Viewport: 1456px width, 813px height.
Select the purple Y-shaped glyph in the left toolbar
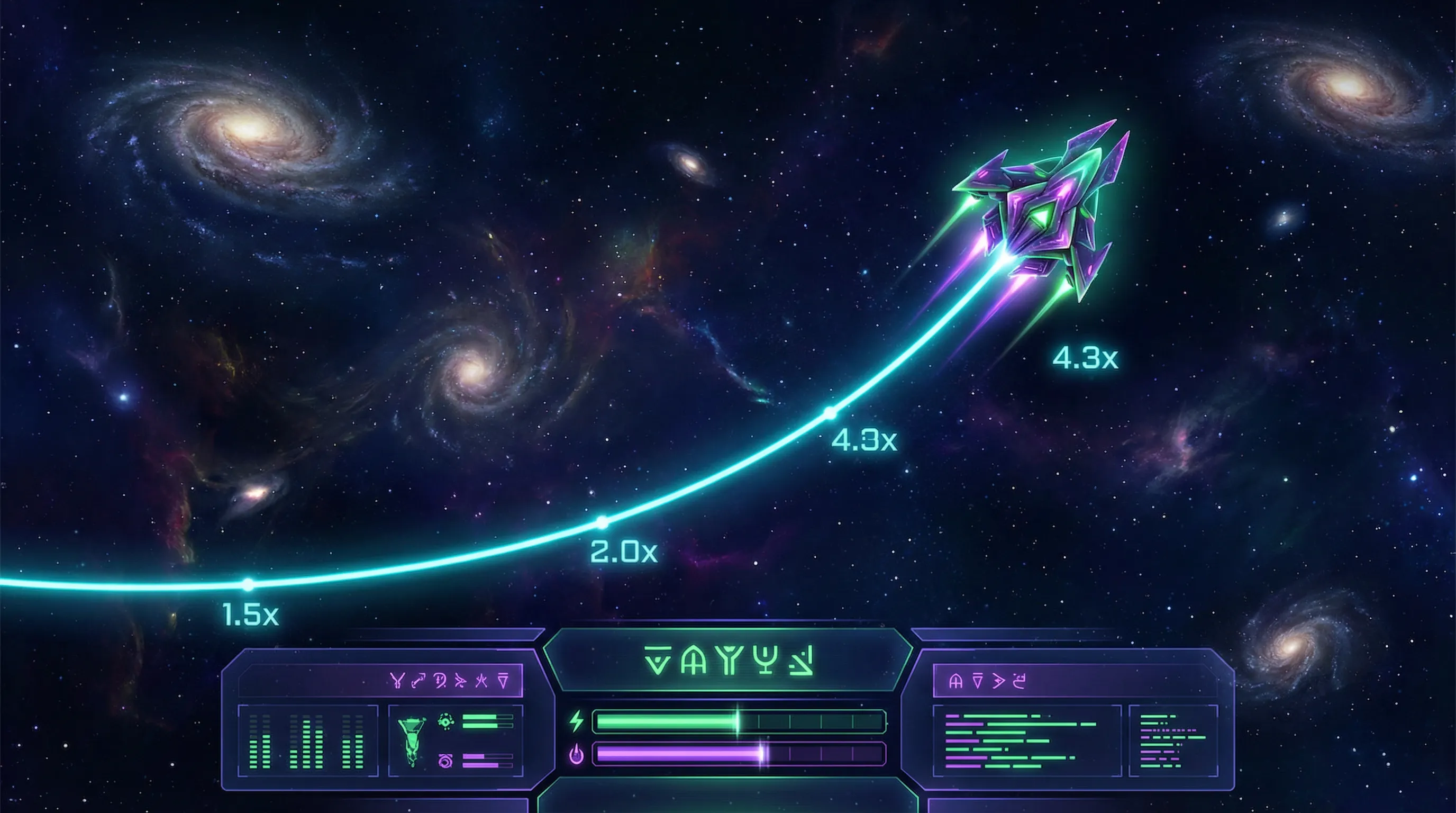tap(397, 680)
